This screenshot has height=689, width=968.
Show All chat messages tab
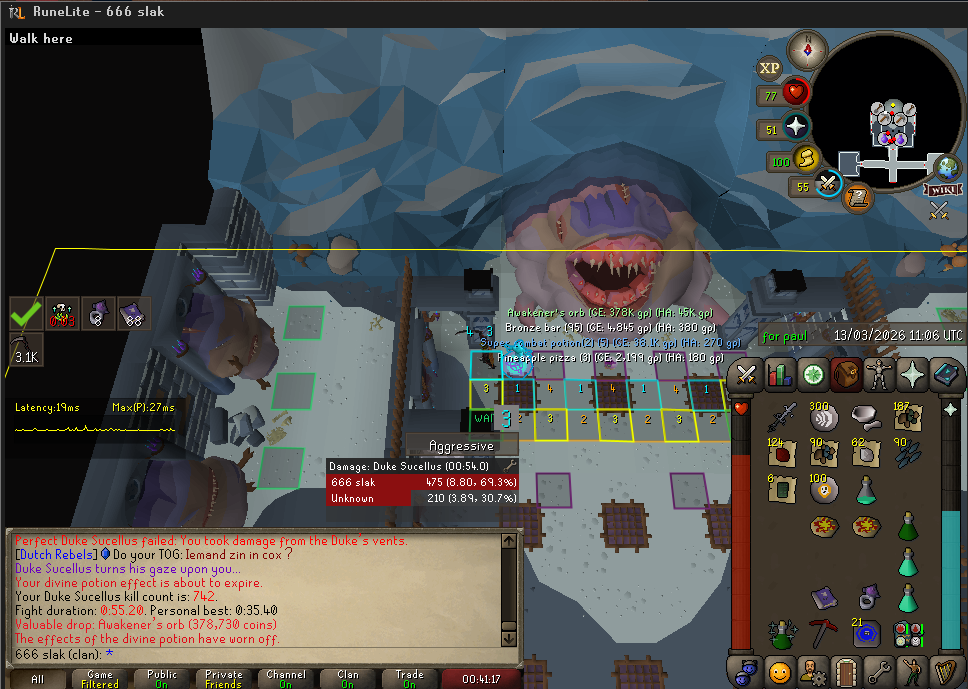[38, 679]
